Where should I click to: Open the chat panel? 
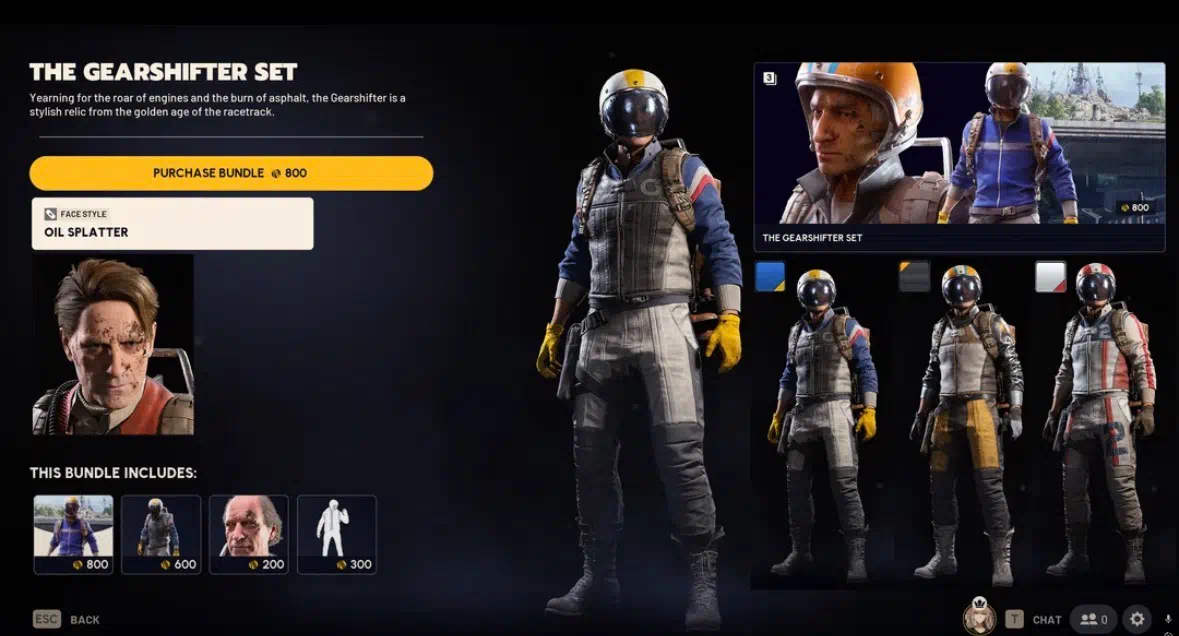[x=1034, y=620]
